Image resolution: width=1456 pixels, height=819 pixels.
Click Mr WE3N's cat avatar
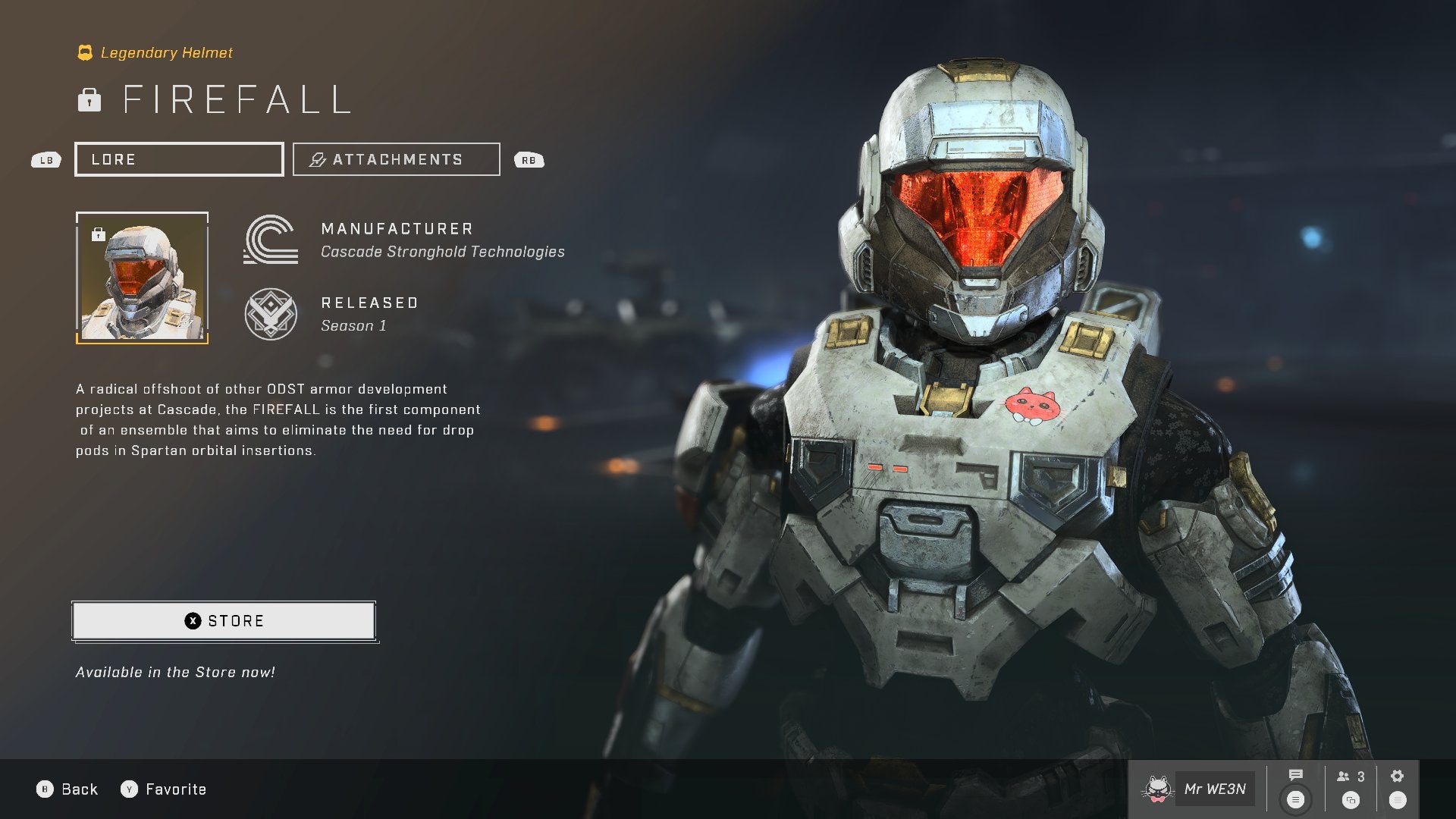tap(1158, 789)
